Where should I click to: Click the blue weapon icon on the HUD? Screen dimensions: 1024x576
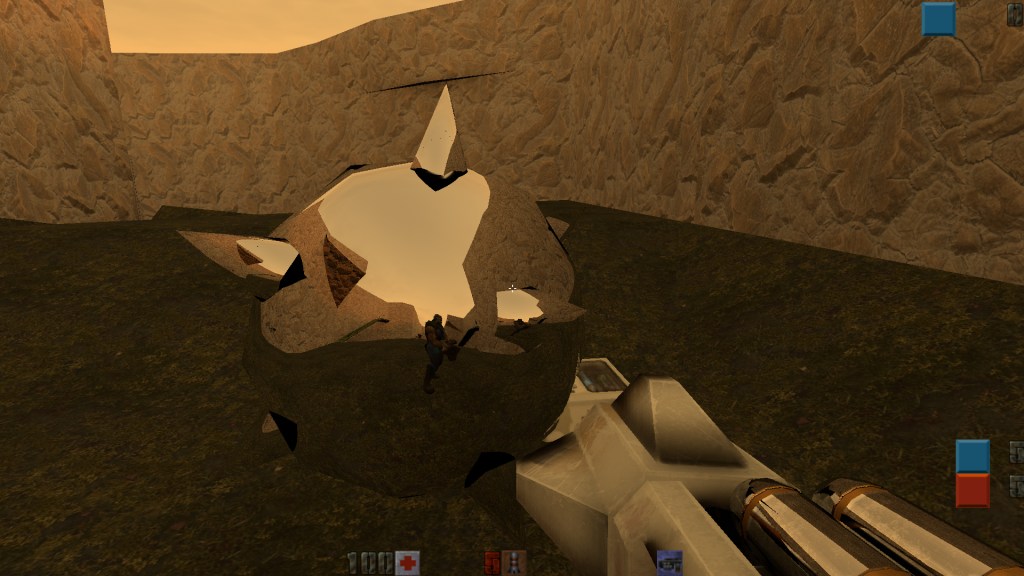(x=669, y=563)
